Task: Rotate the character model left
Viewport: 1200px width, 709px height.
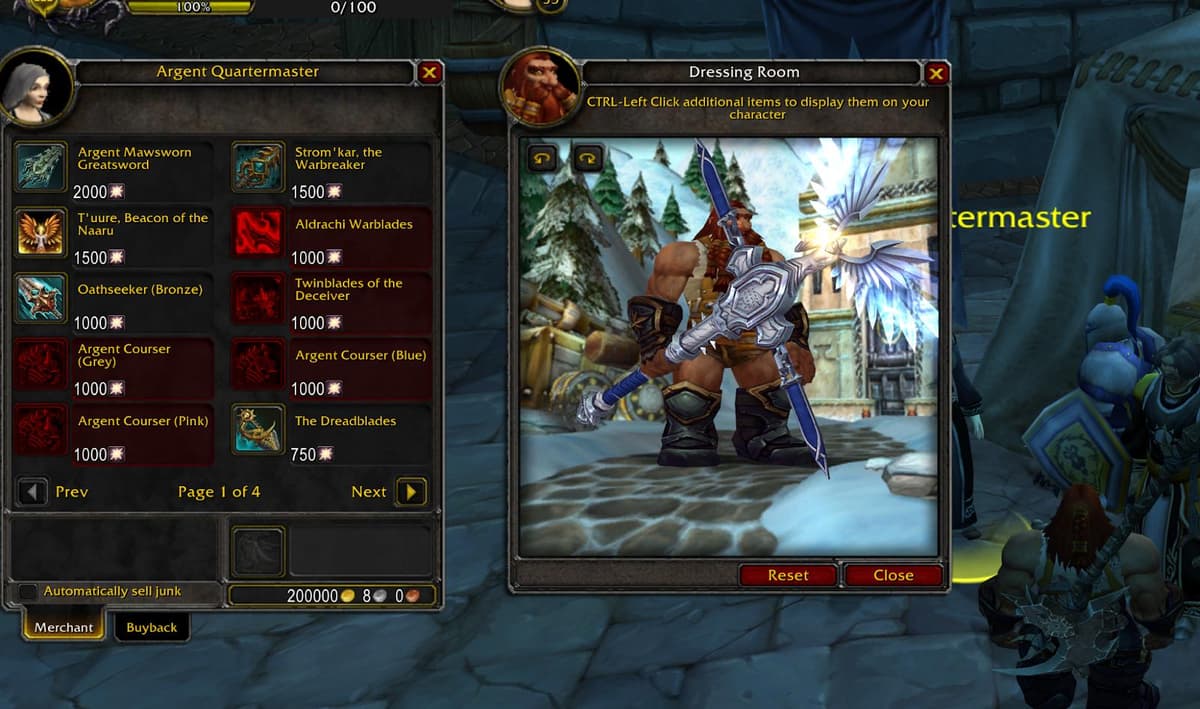Action: [543, 158]
